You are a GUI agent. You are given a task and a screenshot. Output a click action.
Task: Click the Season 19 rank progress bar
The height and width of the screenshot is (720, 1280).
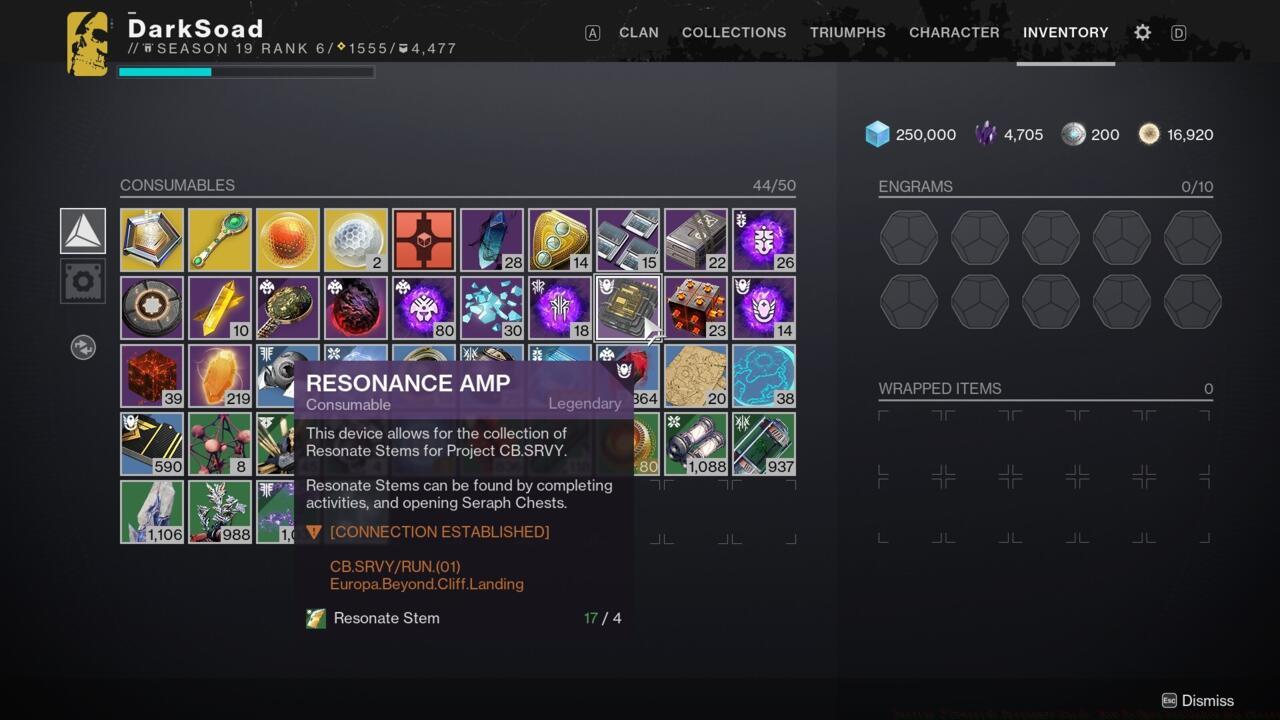[245, 71]
